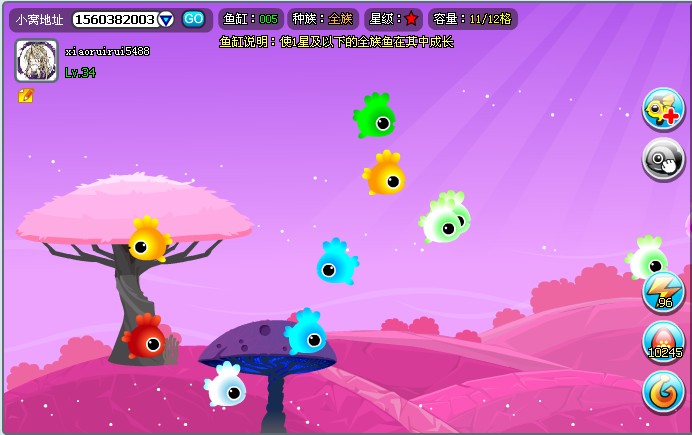
Task: Open the lightning bolt energy button
Action: (663, 291)
